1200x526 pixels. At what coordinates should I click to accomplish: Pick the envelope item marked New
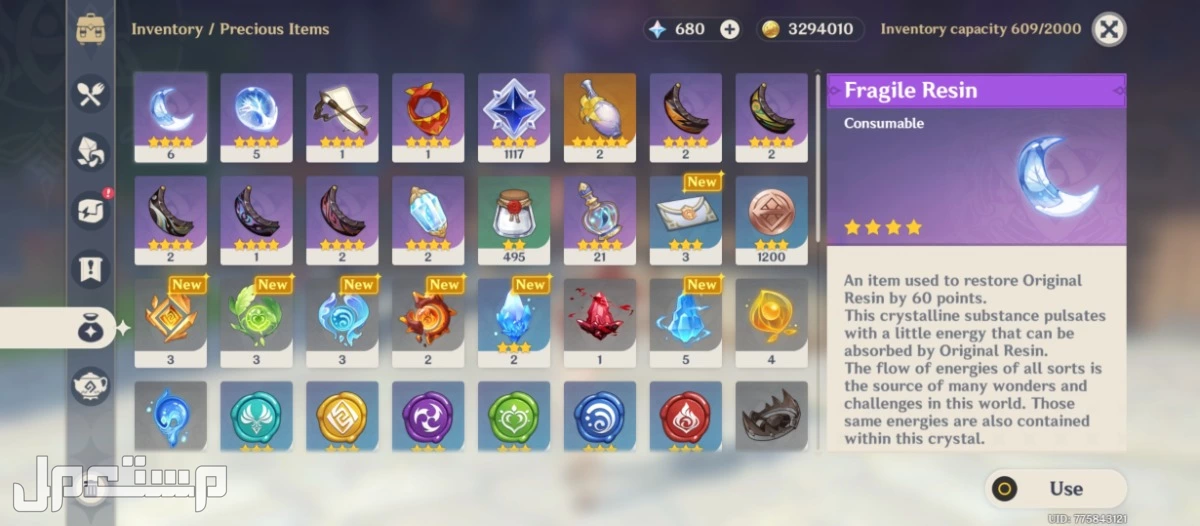[x=686, y=219]
